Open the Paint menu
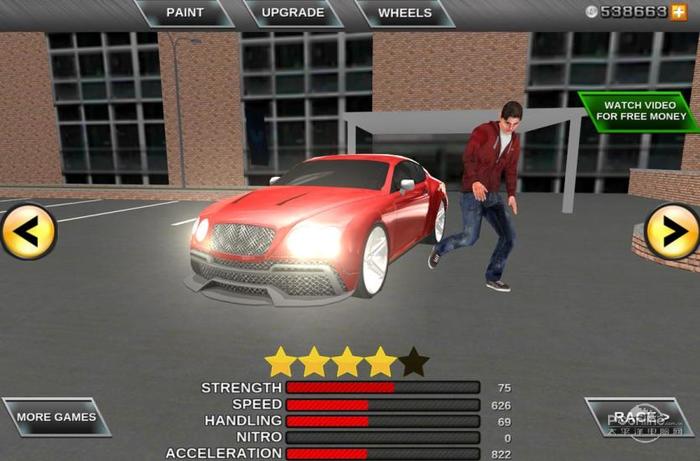The width and height of the screenshot is (700, 461). click(184, 13)
